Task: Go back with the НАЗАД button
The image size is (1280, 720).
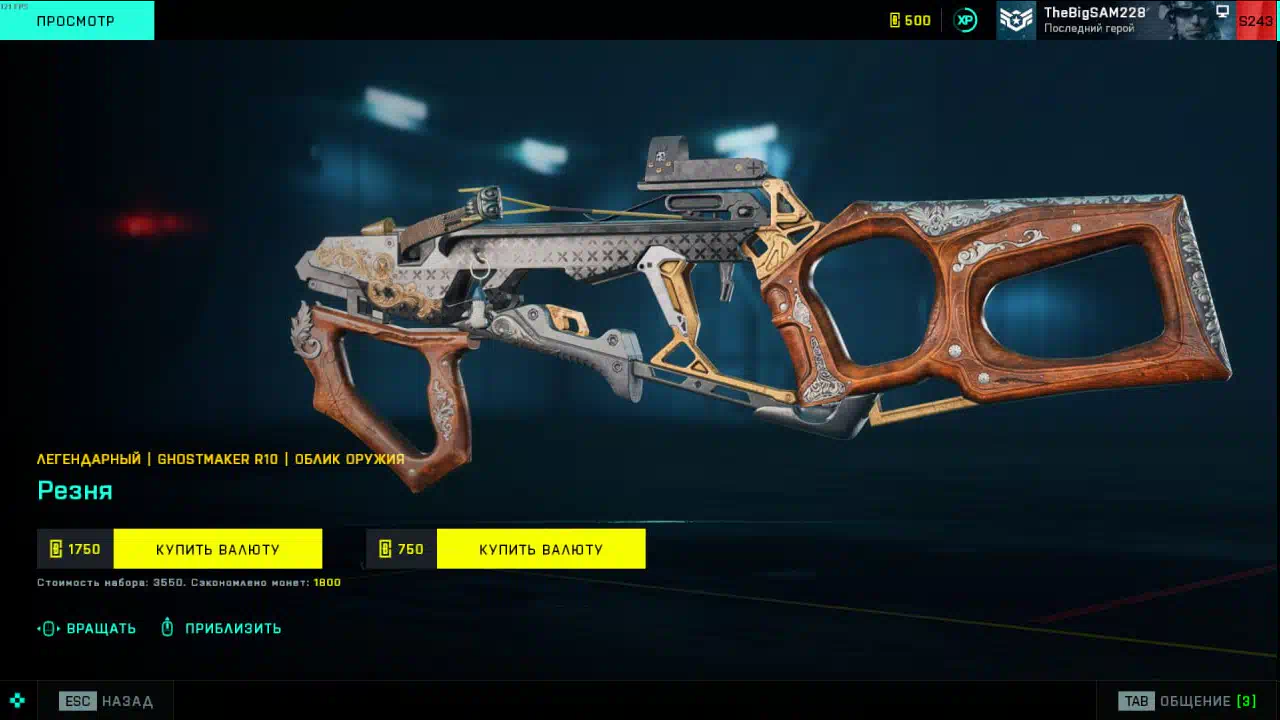Action: pyautogui.click(x=107, y=701)
